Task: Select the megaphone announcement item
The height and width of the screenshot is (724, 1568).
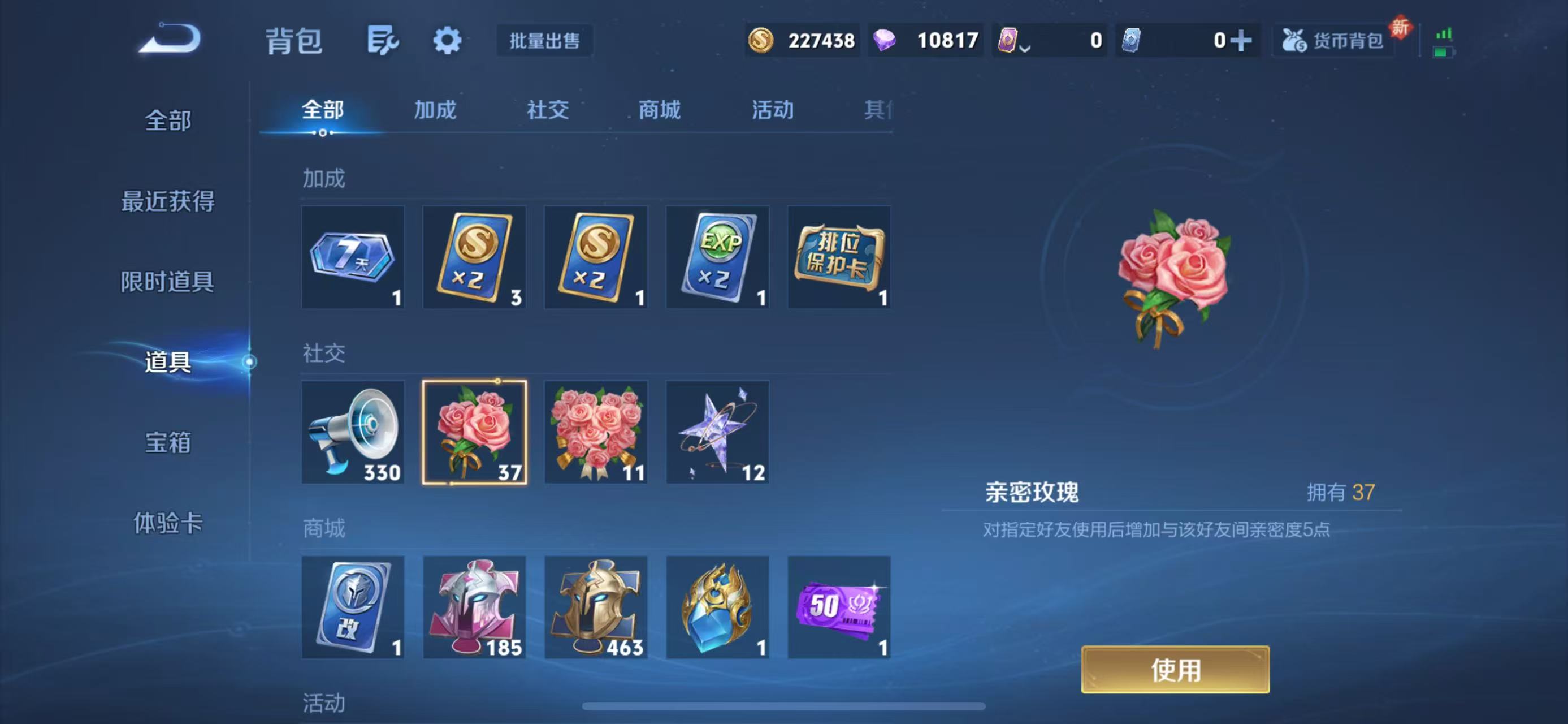Action: [353, 432]
